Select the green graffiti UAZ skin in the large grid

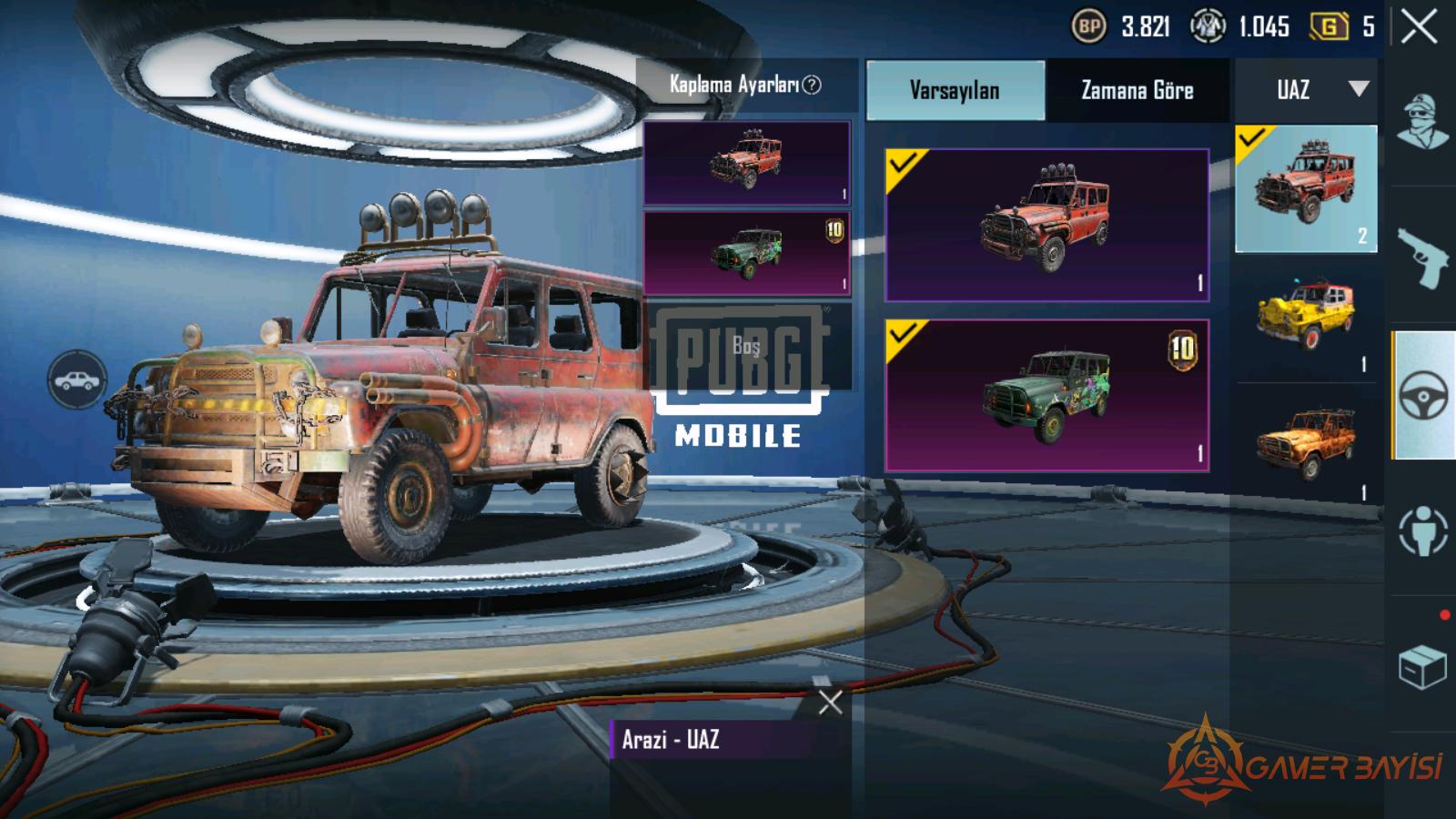pyautogui.click(x=1046, y=395)
